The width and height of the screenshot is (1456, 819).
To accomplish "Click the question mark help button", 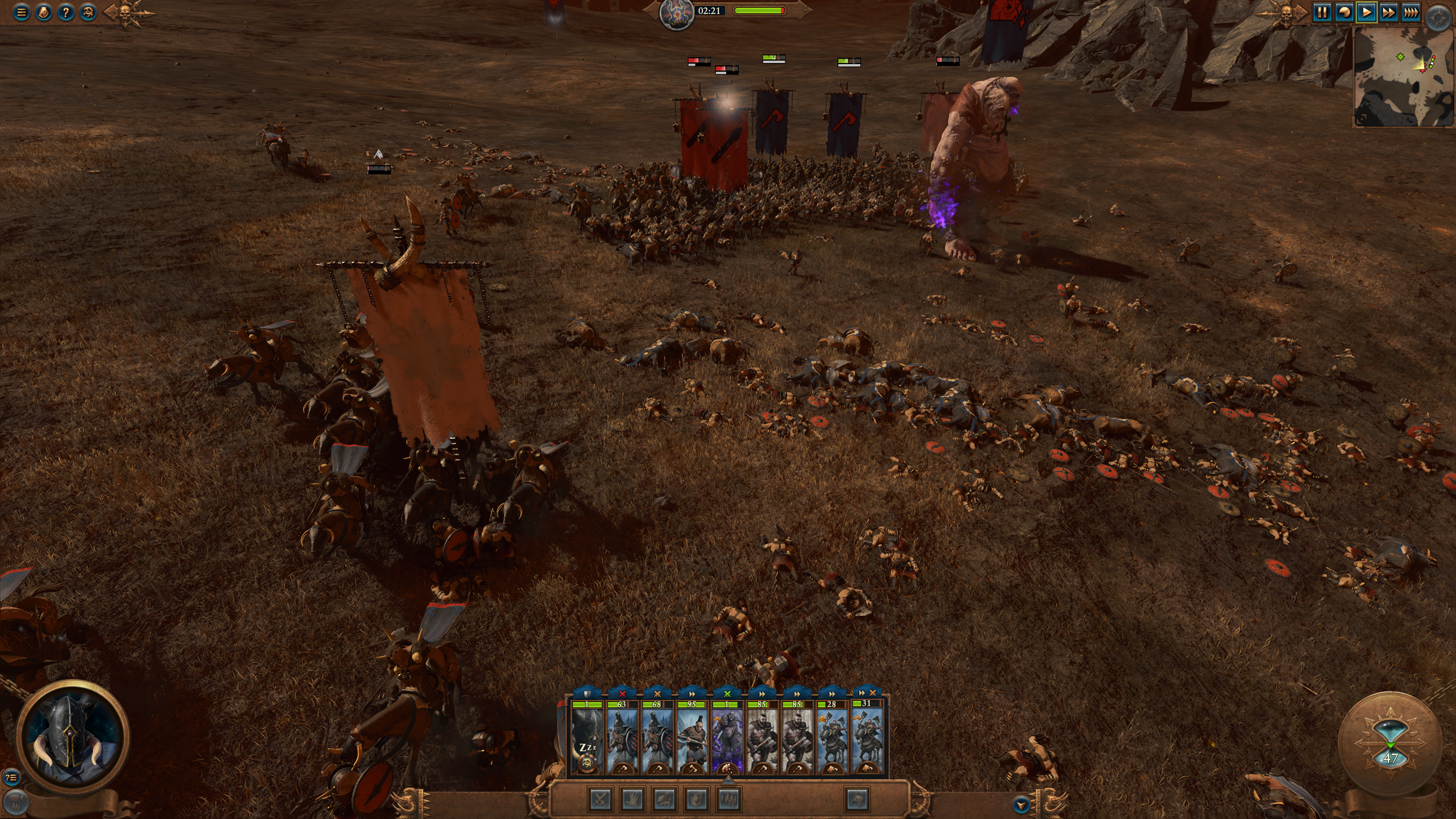I will click(x=66, y=12).
